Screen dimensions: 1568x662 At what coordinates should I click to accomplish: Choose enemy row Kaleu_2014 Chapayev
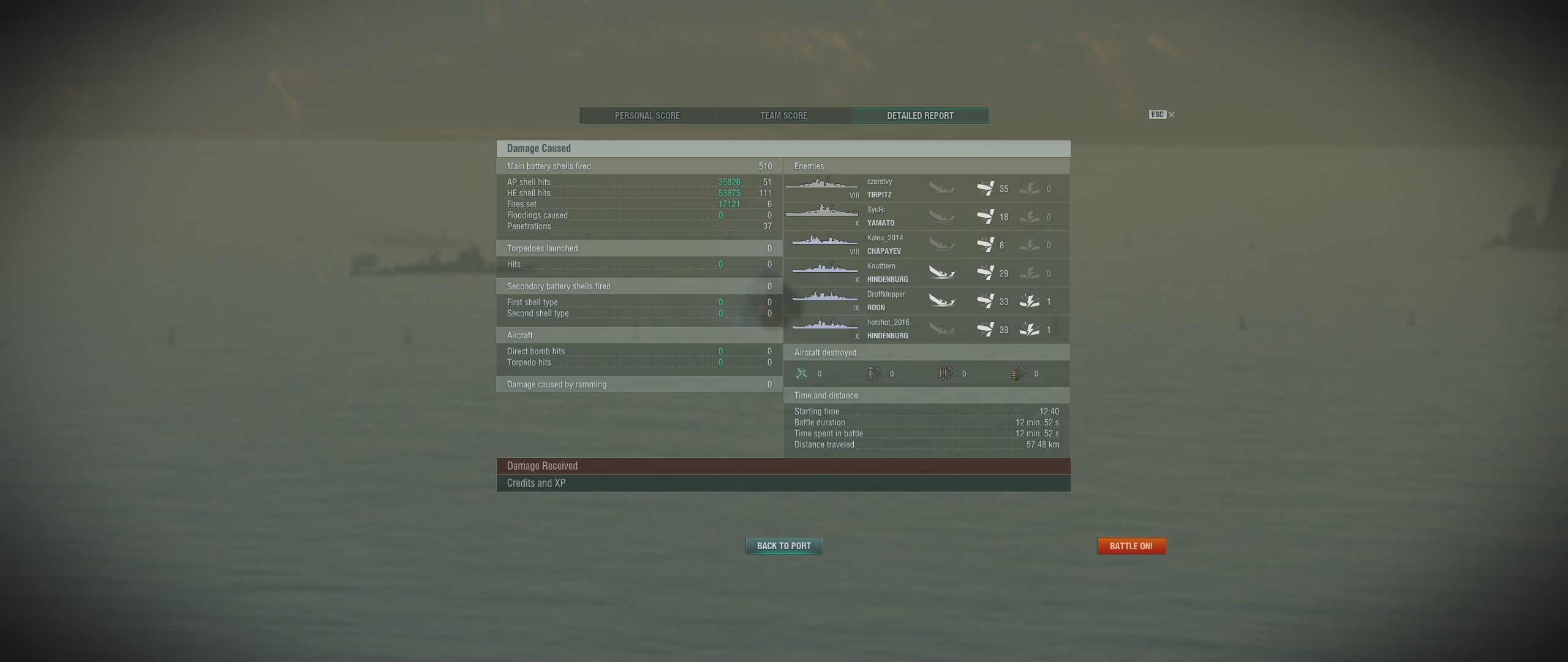pyautogui.click(x=926, y=245)
